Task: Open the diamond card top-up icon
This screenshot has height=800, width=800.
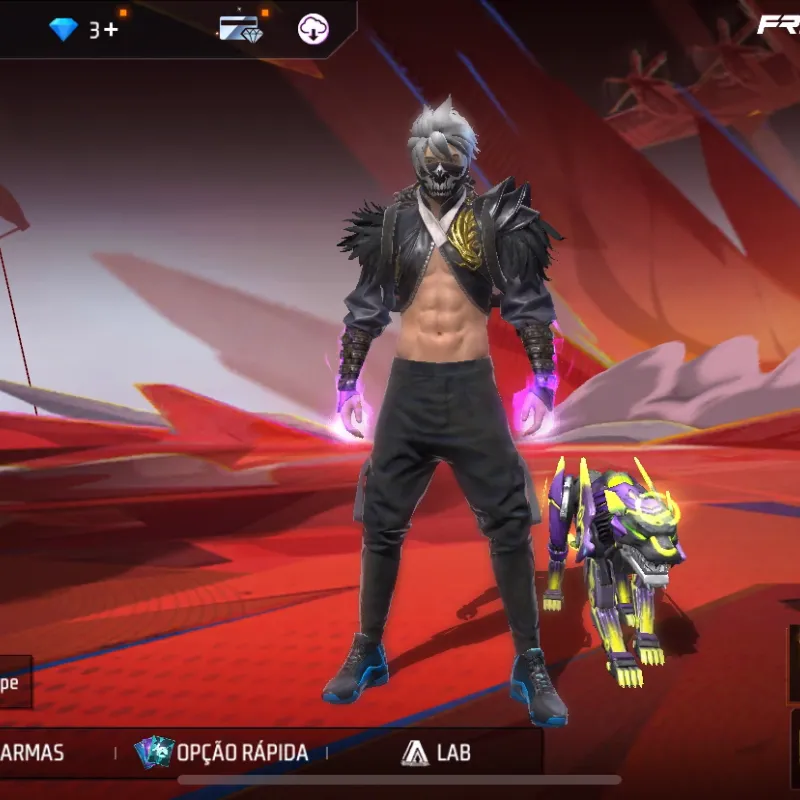Action: point(240,29)
